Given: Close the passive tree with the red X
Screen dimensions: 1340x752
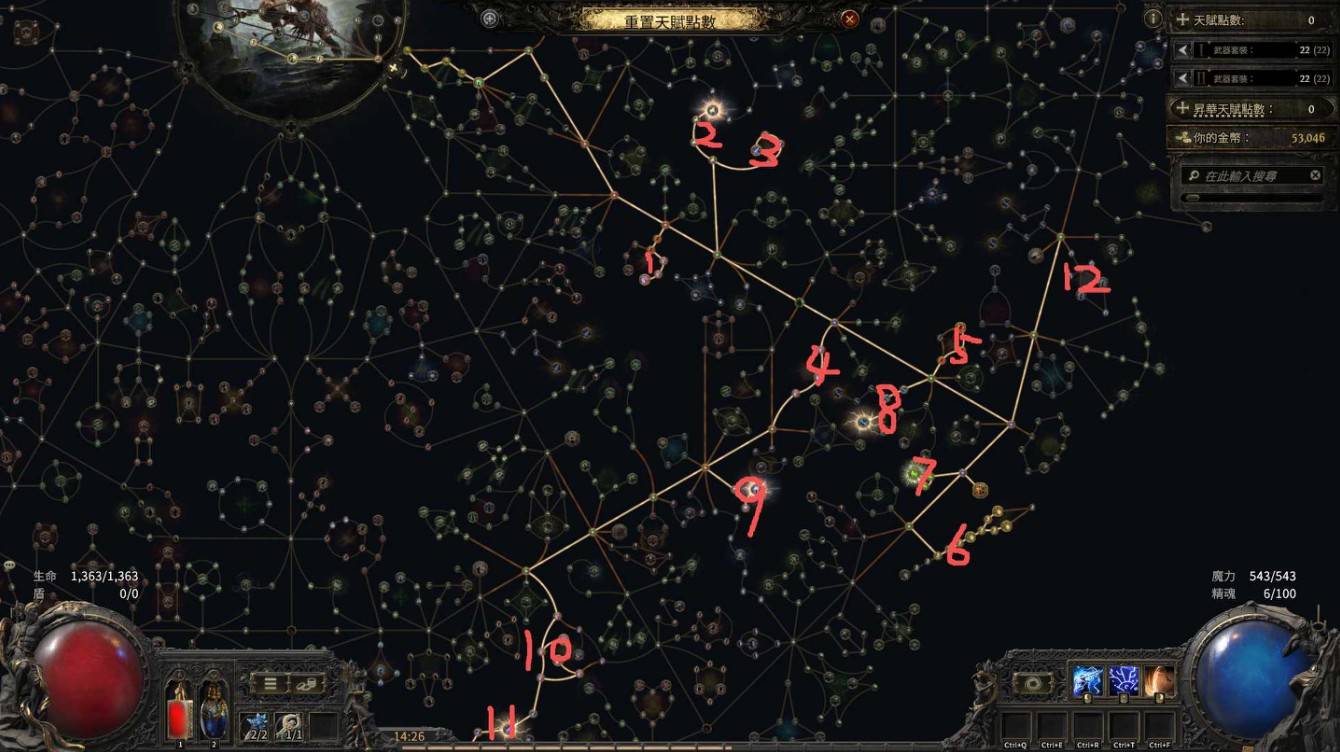Looking at the screenshot, I should pyautogui.click(x=849, y=18).
